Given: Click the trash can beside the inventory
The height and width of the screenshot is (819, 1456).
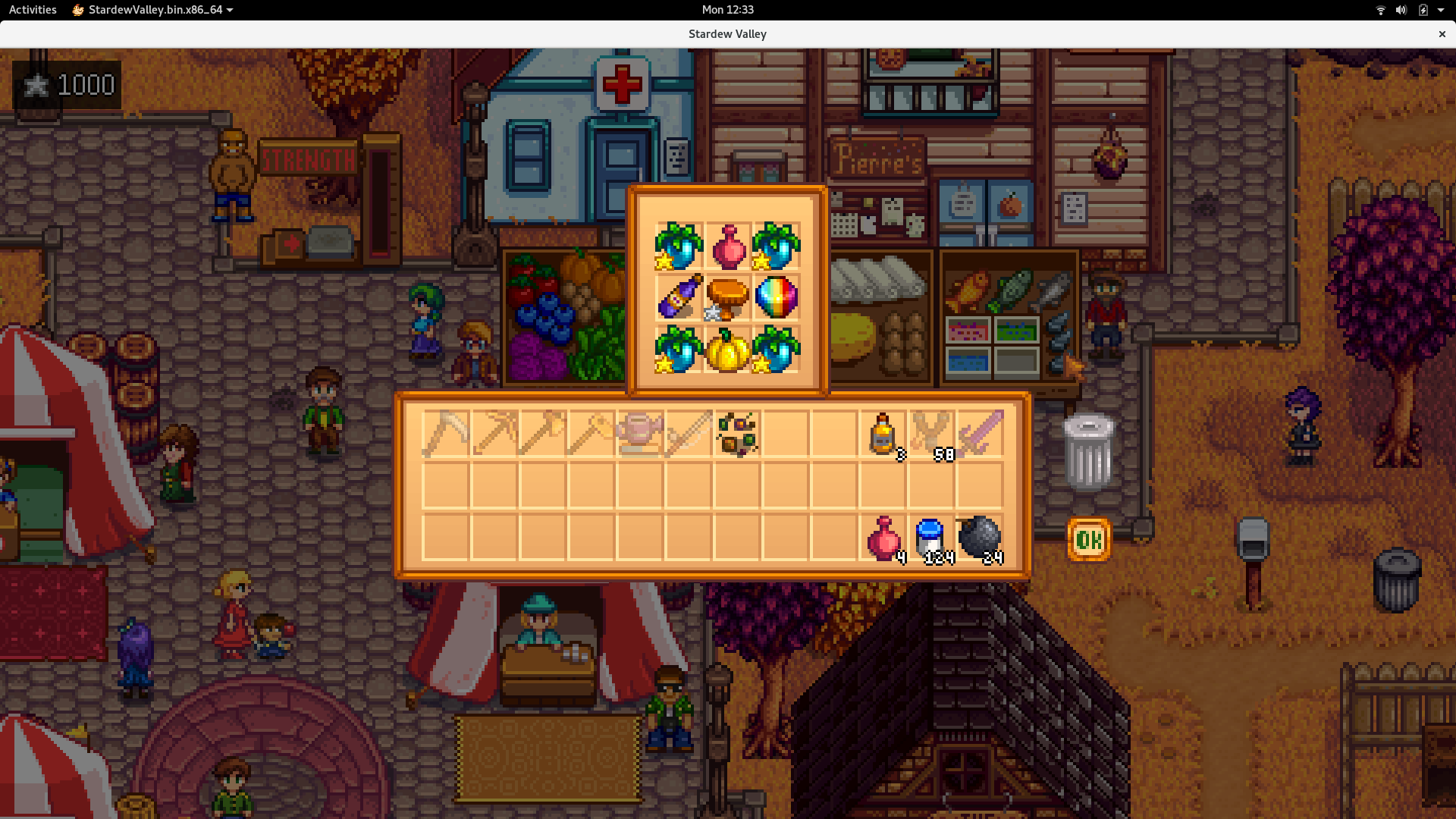Looking at the screenshot, I should pos(1089,453).
